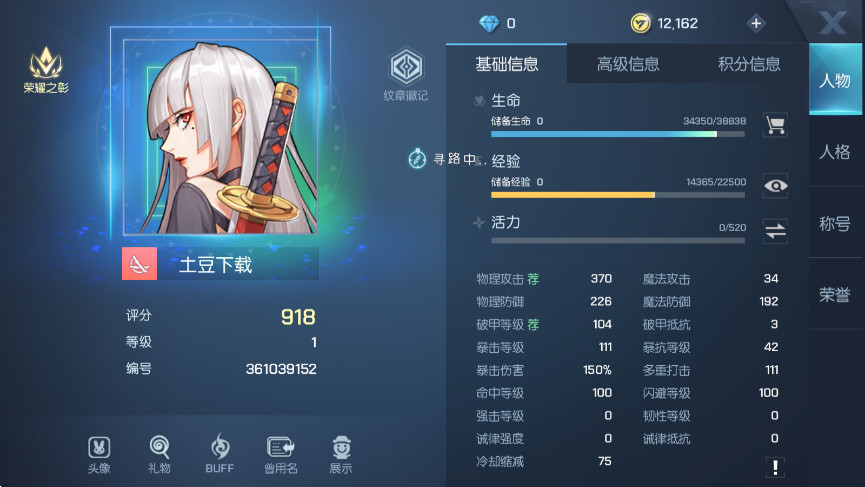Open the 展示 showcase option
865x487 pixels.
click(x=341, y=453)
